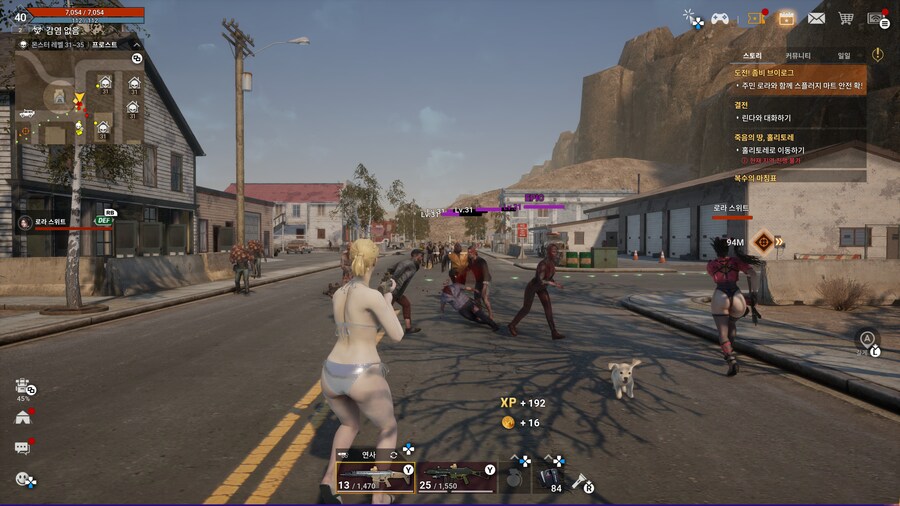This screenshot has height=506, width=900.
Task: Open the shopping cart store
Action: pos(846,18)
